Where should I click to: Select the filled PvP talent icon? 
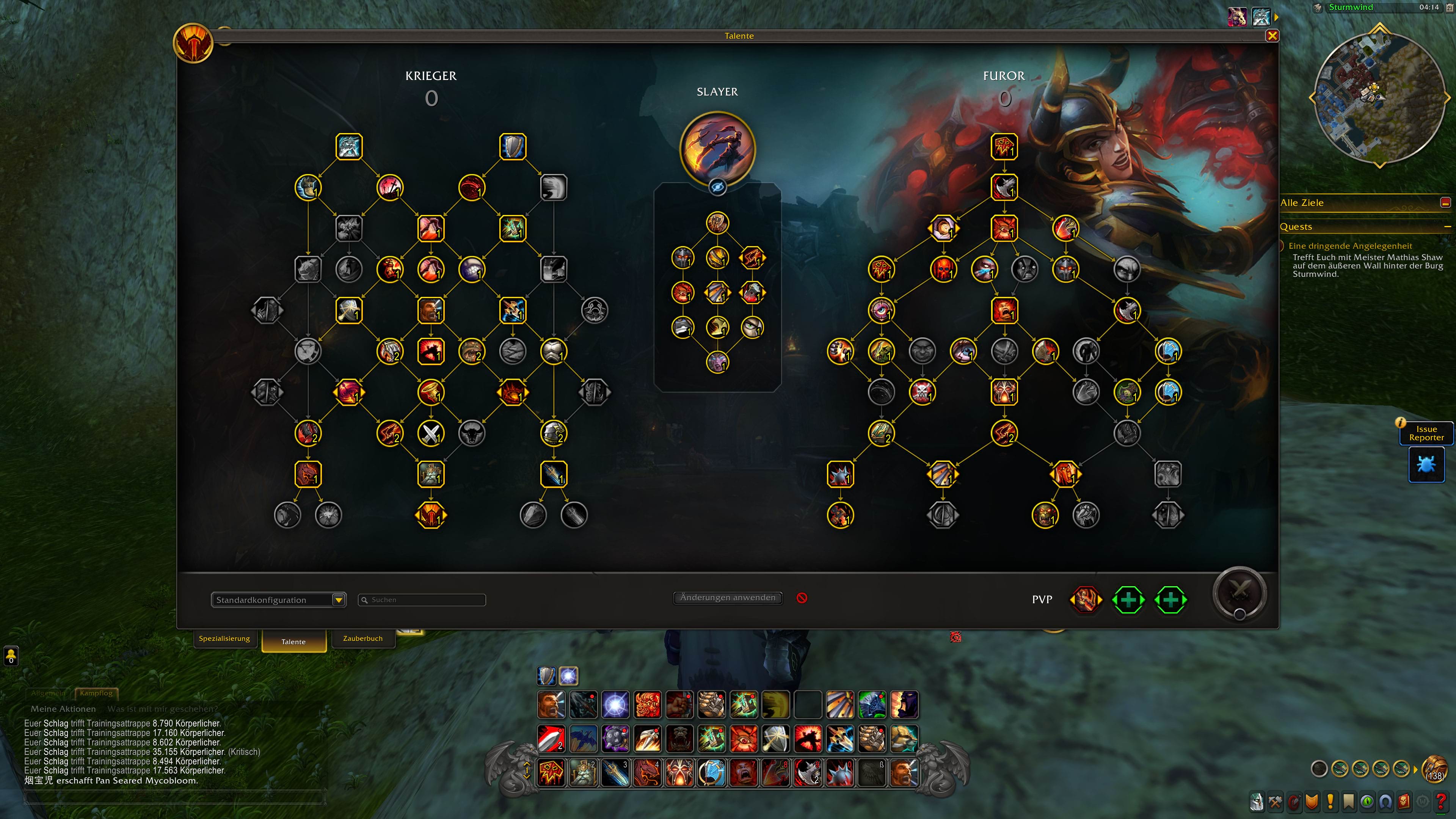(1085, 600)
